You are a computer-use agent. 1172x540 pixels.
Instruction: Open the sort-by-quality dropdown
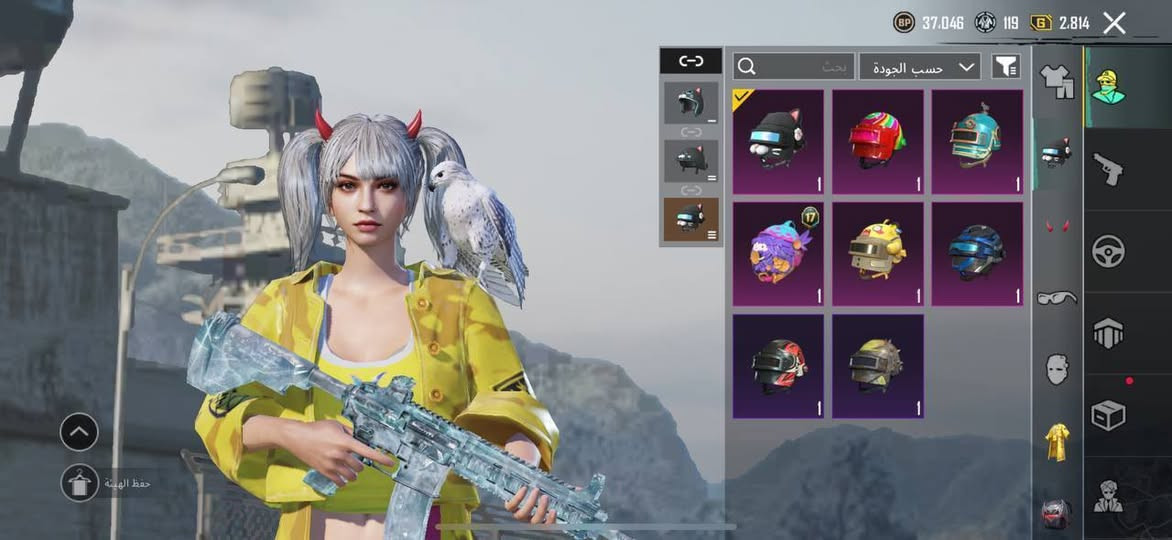tap(920, 67)
